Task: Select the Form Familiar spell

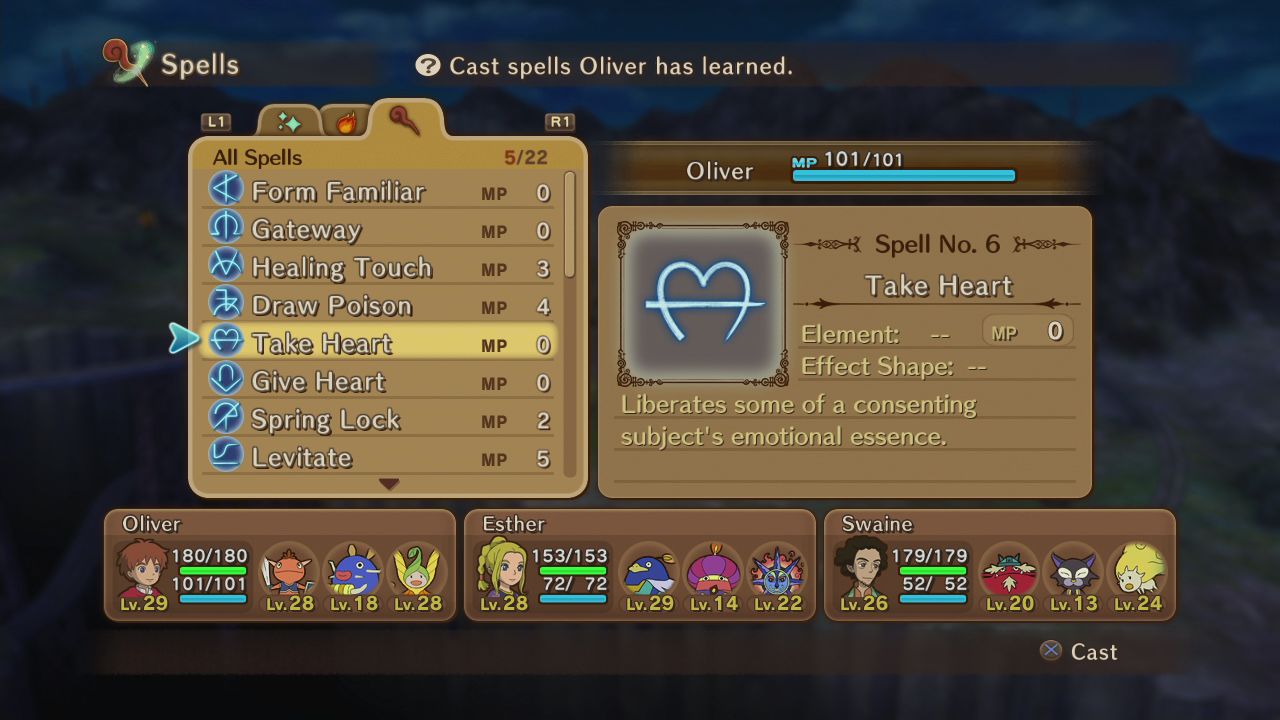Action: (338, 191)
